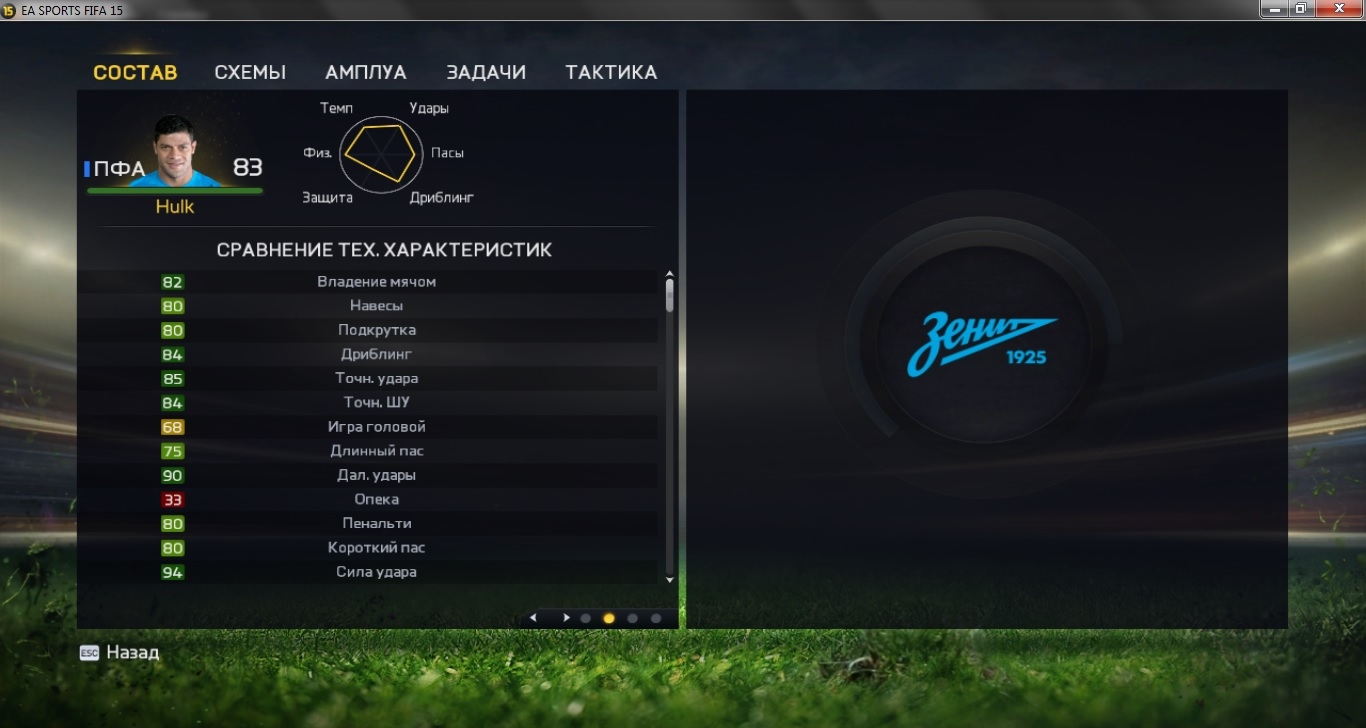Advance to next stats page with right arrow
This screenshot has height=728, width=1366.
click(x=566, y=618)
